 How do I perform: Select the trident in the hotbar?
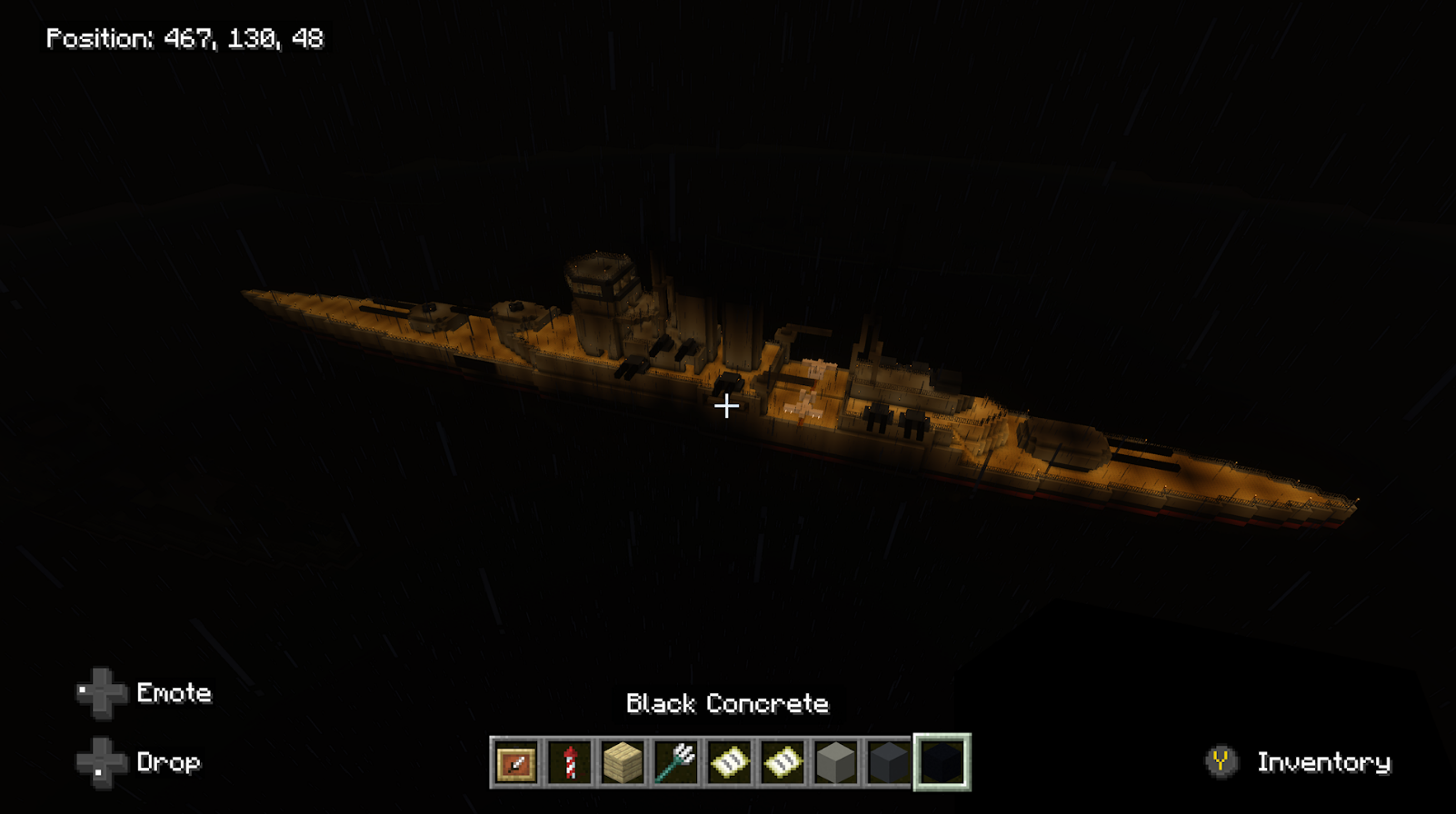pos(676,762)
